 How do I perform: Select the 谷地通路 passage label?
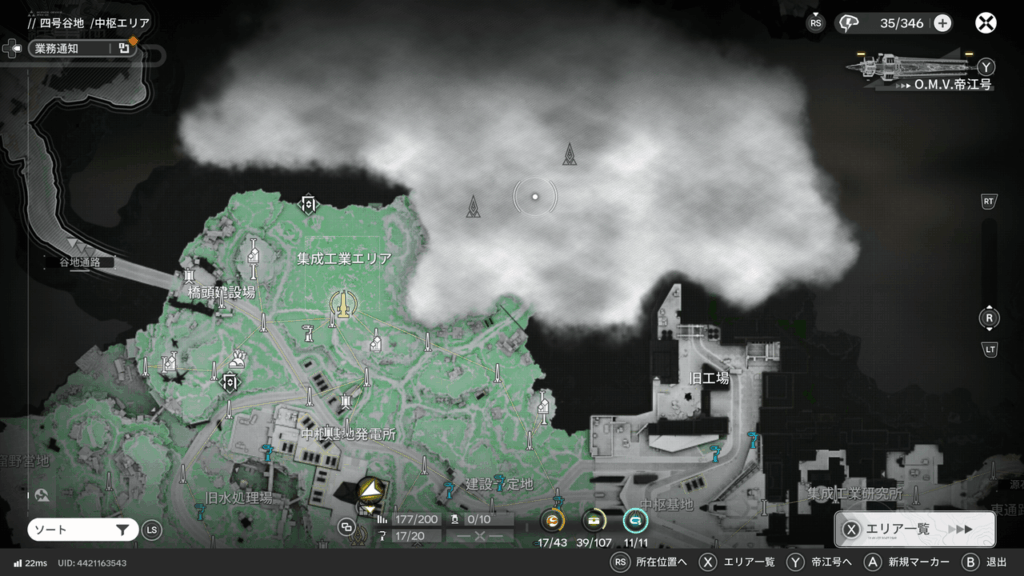(x=86, y=262)
